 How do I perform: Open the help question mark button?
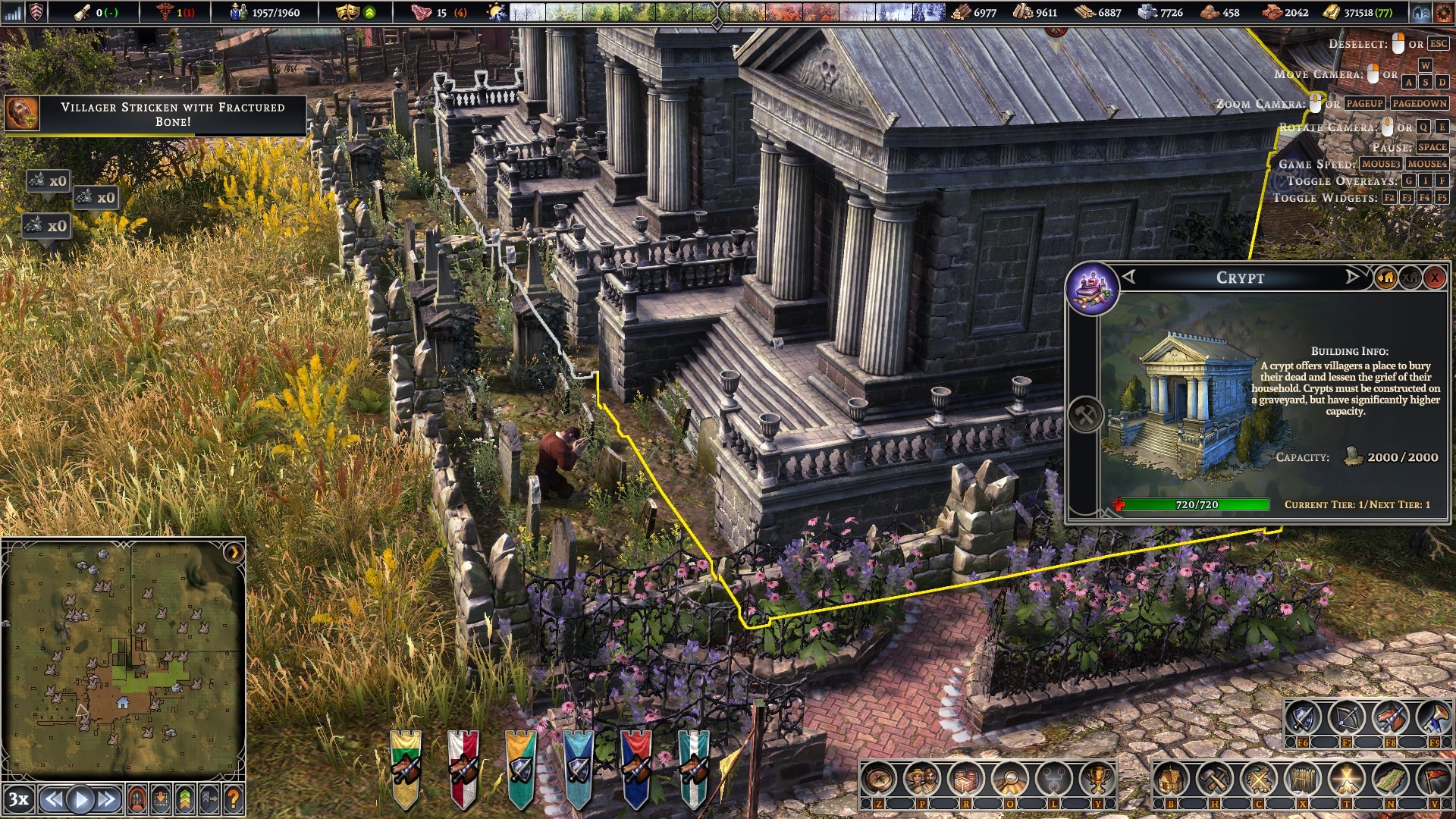coord(234,799)
